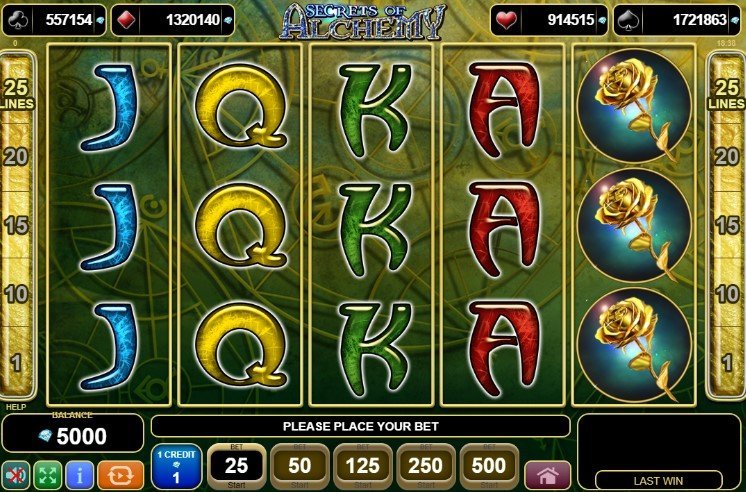
Task: Choose the 50 bet button
Action: pyautogui.click(x=300, y=467)
